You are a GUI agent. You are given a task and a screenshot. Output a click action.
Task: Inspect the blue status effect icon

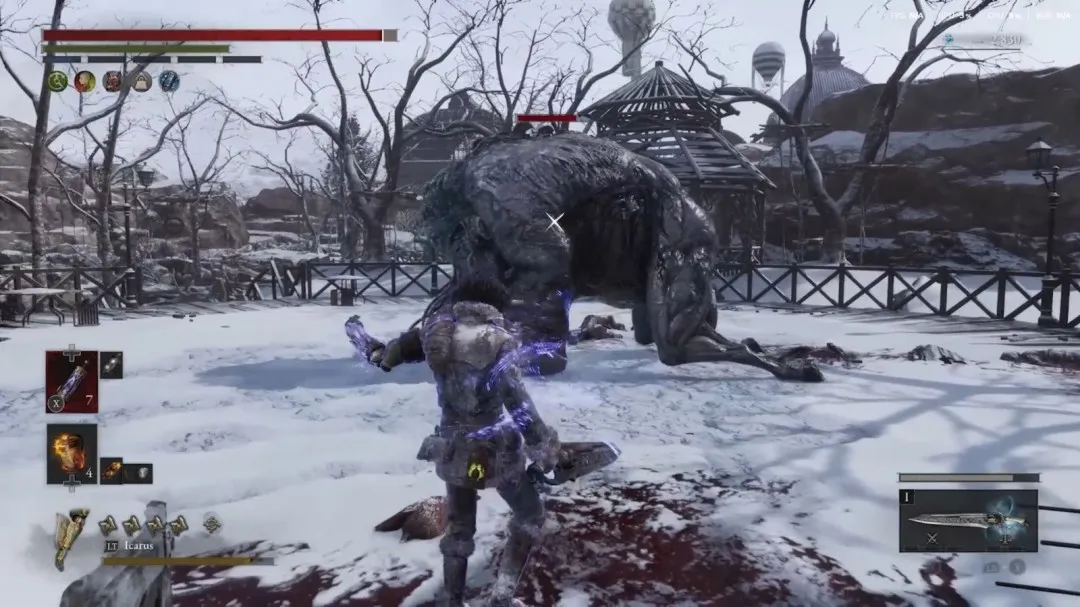[169, 82]
